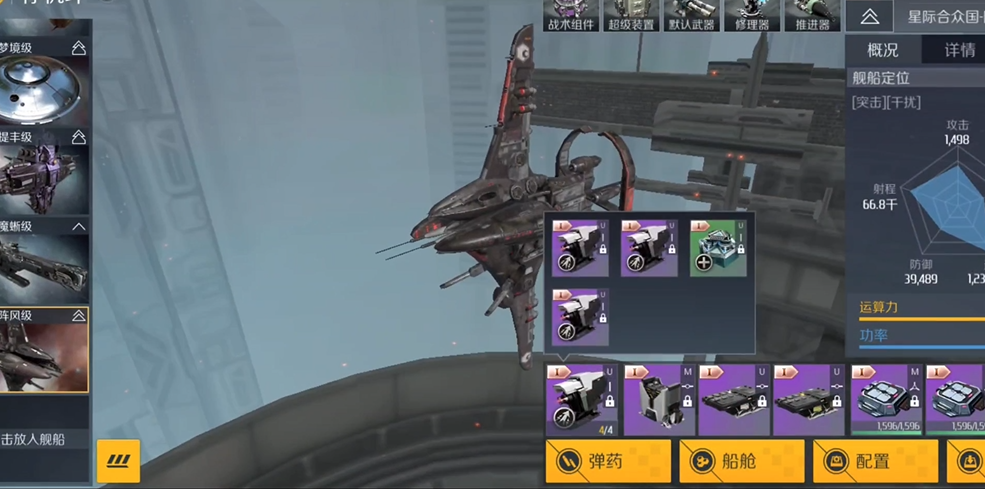Image resolution: width=985 pixels, height=489 pixels.
Task: Choose the 超级装置 super device category
Action: (x=631, y=16)
